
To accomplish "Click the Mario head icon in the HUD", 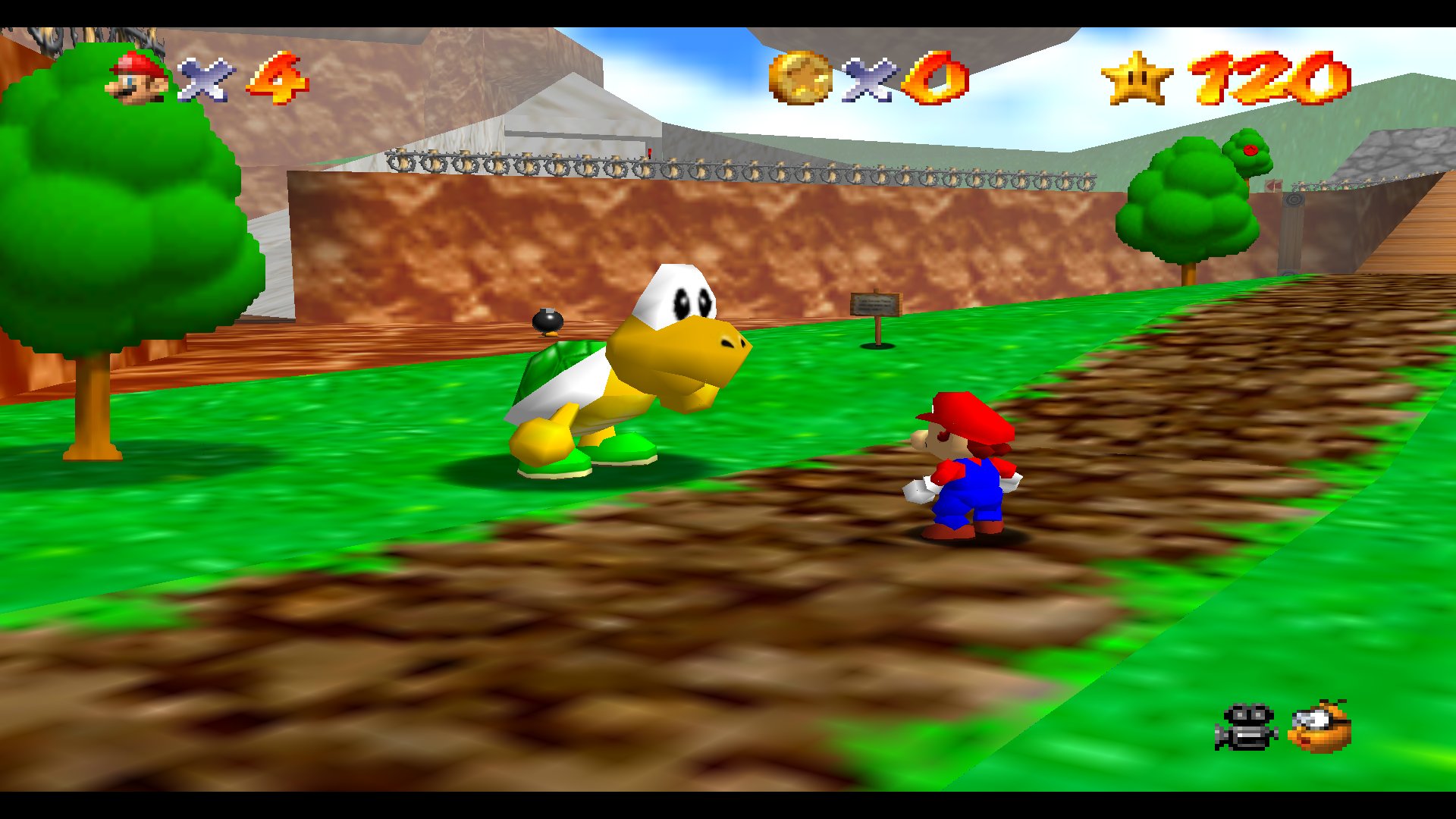I will coord(136,76).
